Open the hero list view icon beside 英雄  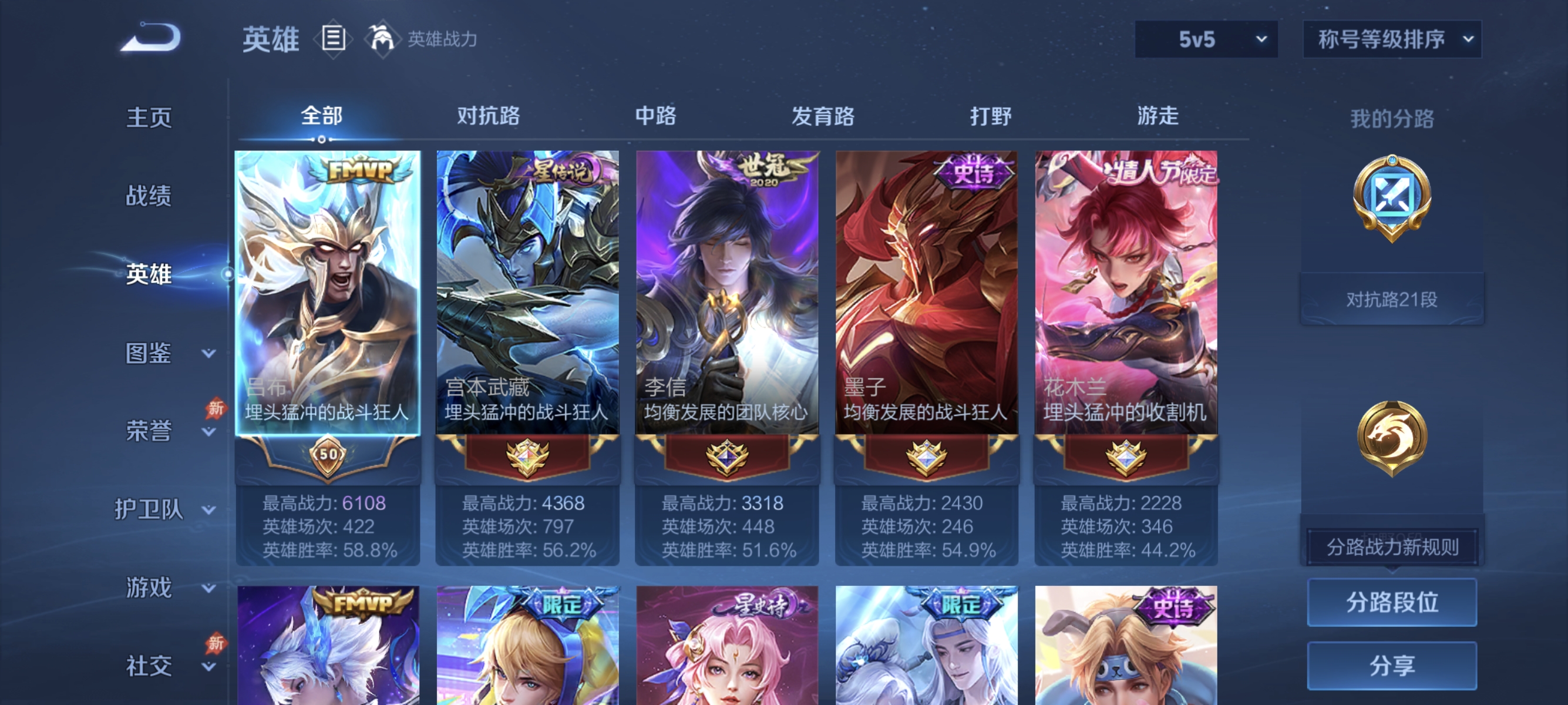[x=332, y=39]
